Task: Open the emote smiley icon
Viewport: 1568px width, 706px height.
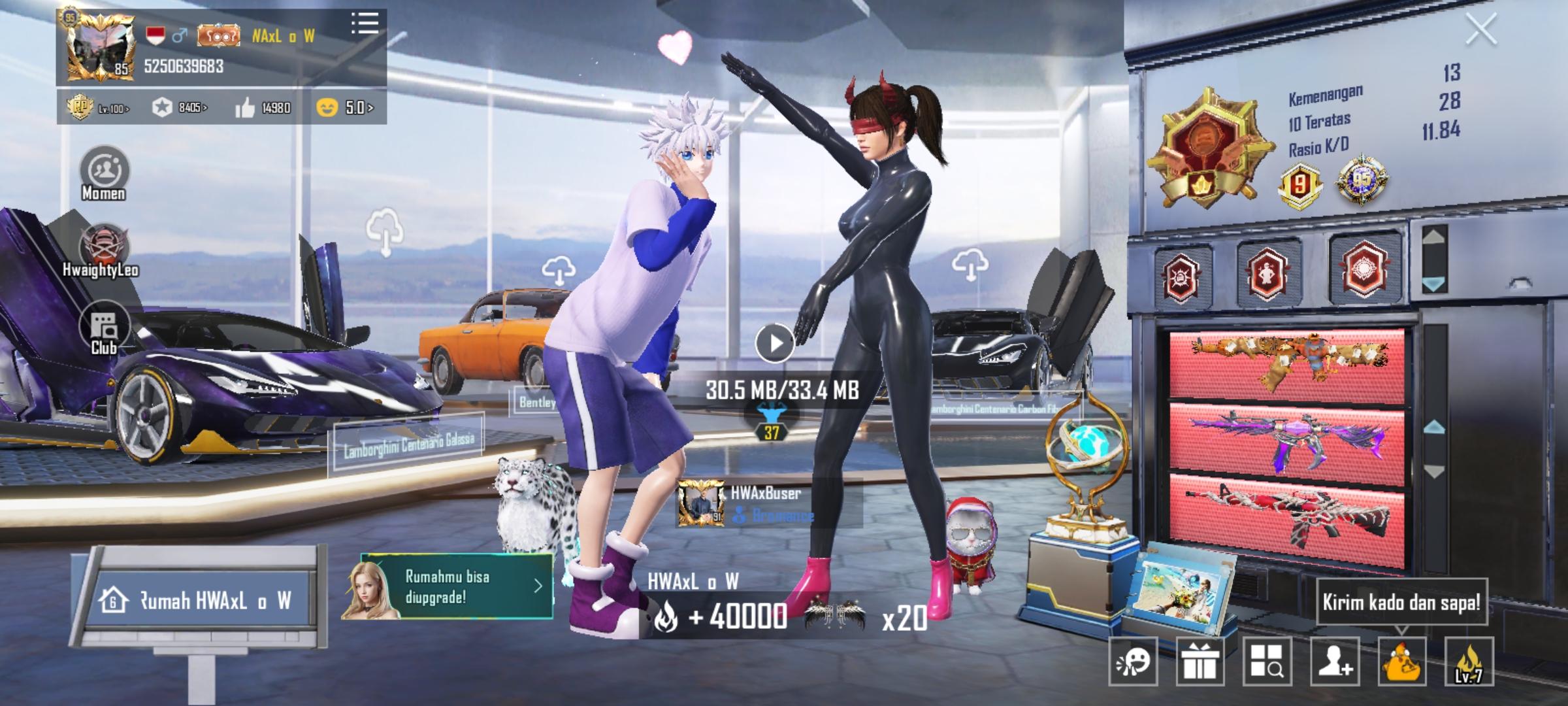Action: (x=1134, y=662)
